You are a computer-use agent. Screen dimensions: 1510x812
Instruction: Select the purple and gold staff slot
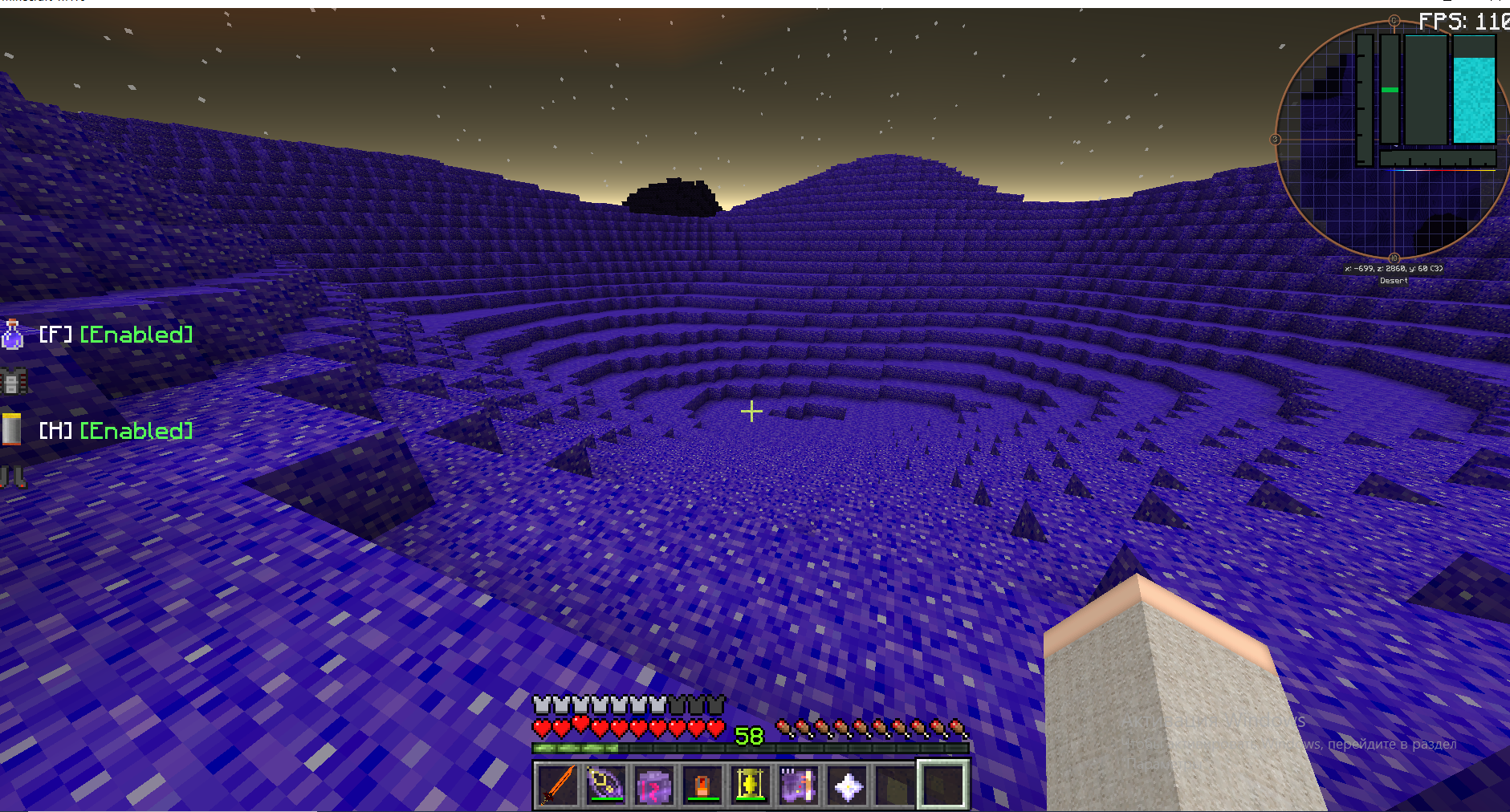point(606,784)
